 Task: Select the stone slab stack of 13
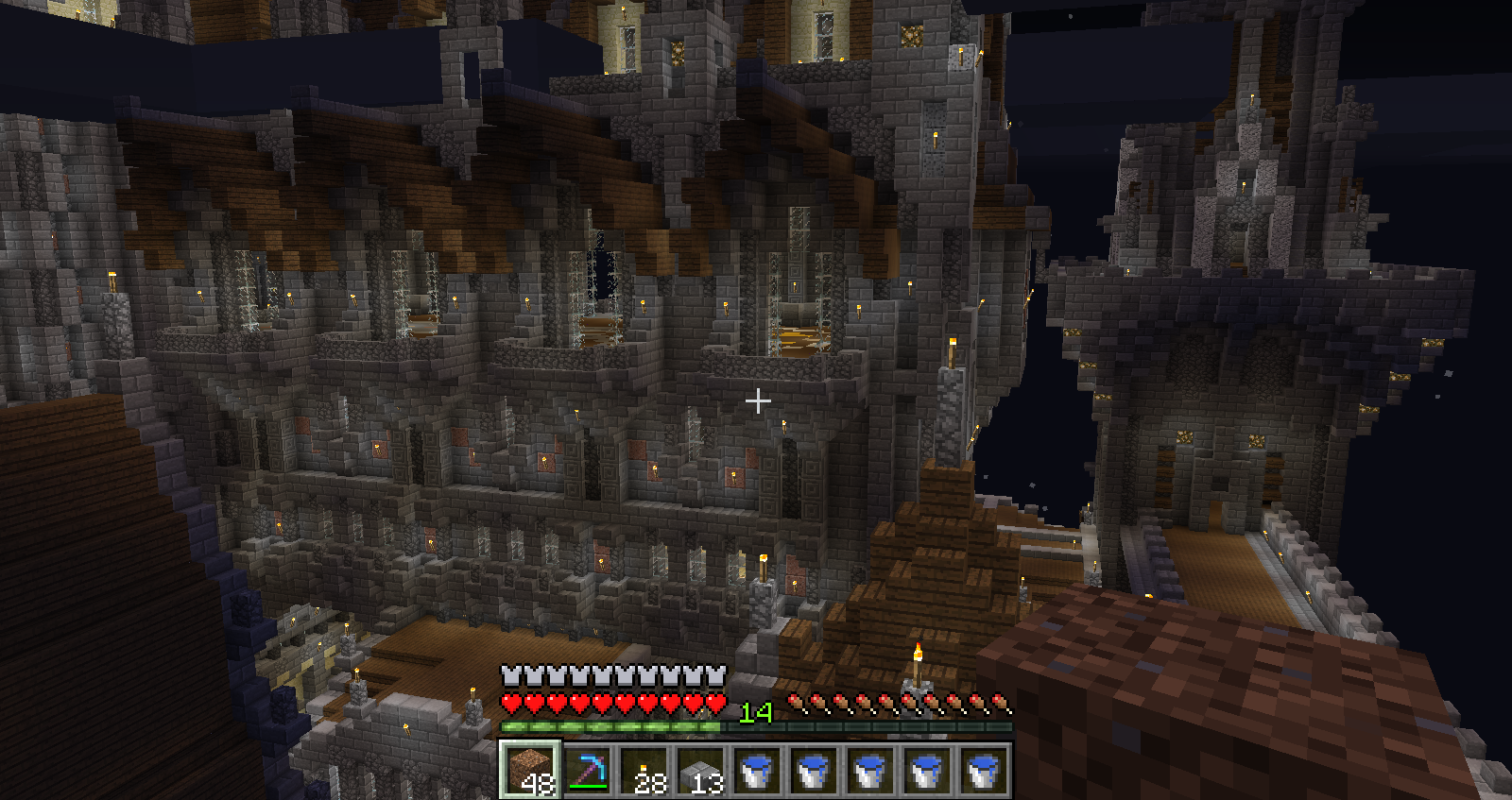700,769
